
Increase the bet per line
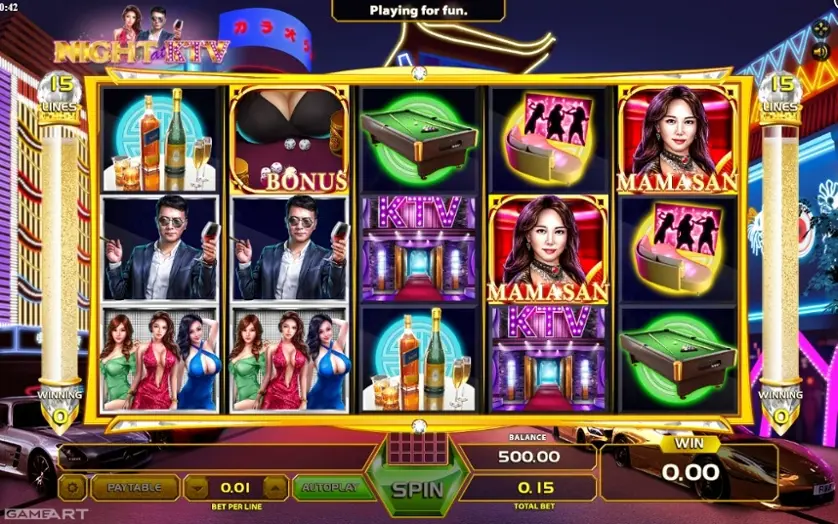coord(274,488)
